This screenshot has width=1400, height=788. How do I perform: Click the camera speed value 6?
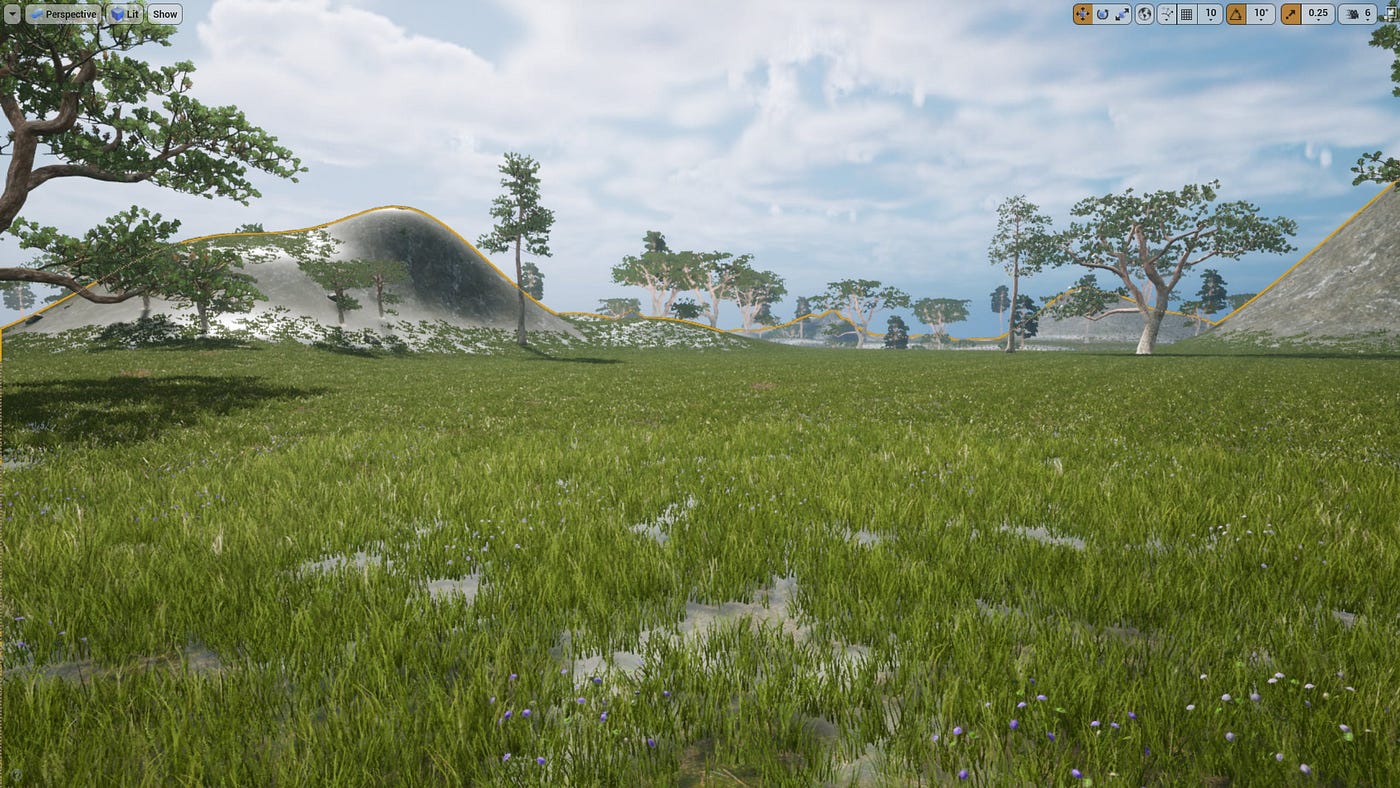click(x=1370, y=13)
